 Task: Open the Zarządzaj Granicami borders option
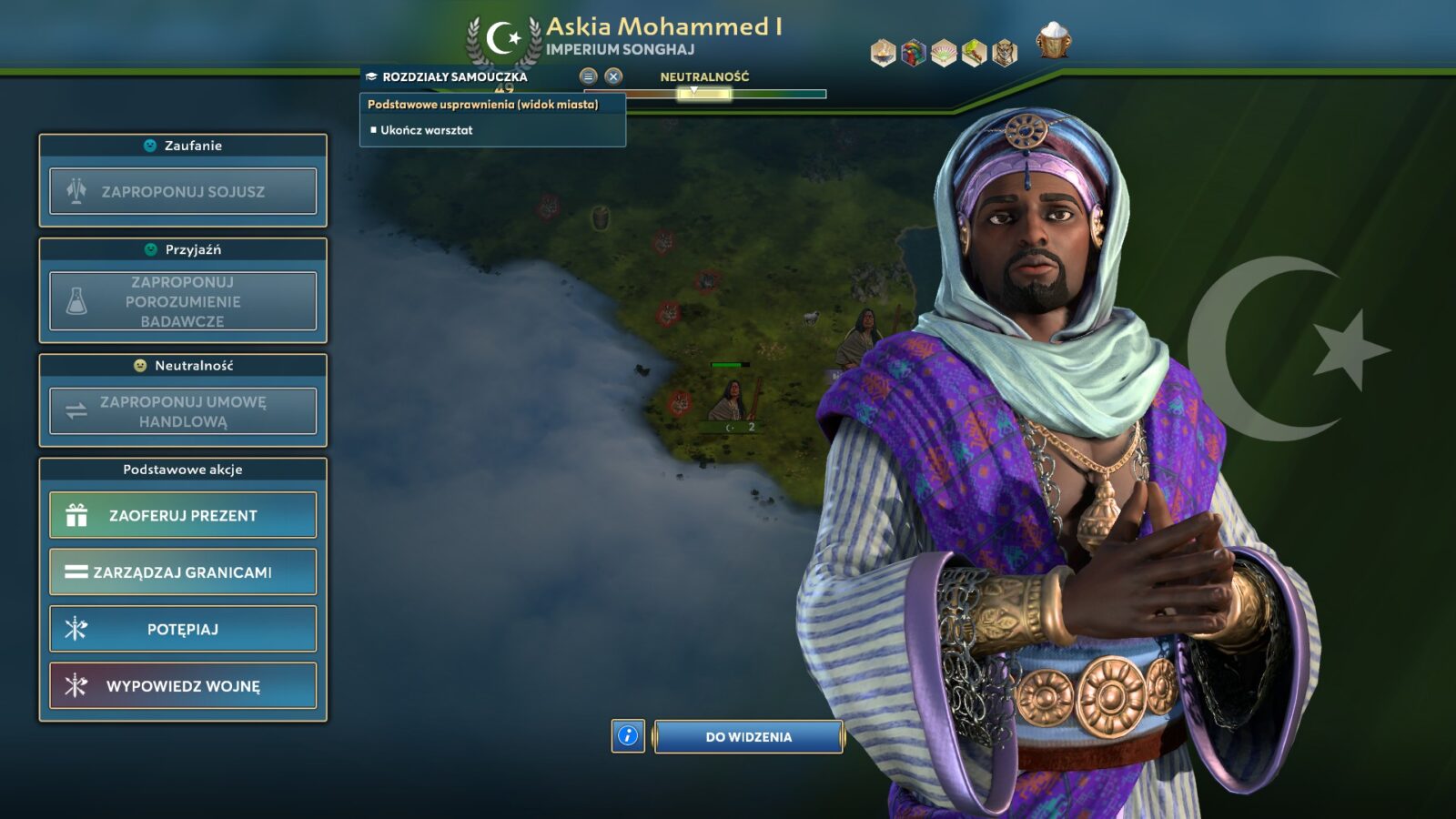coord(183,572)
